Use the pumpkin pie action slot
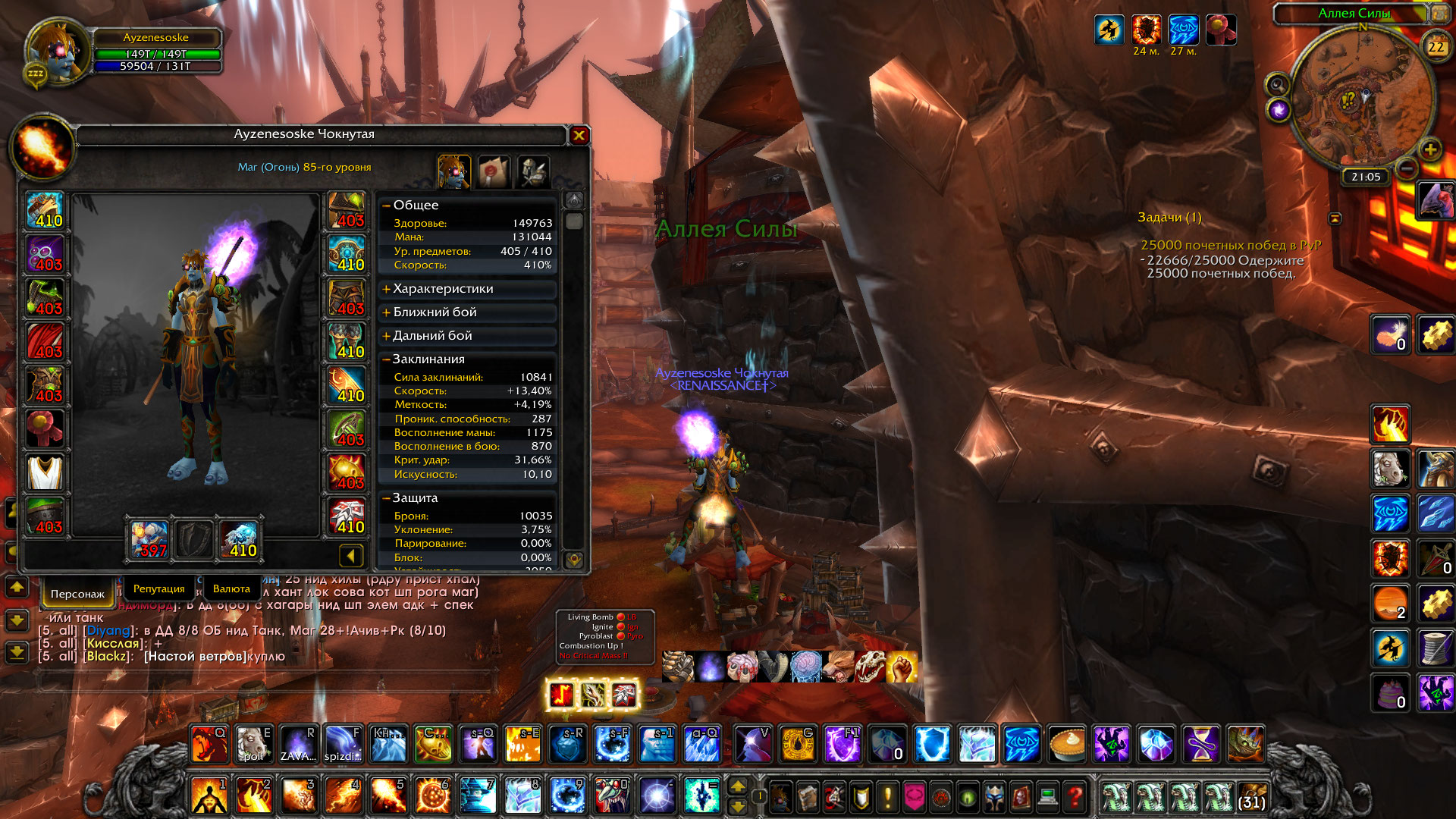Image resolution: width=1456 pixels, height=819 pixels. tap(1067, 745)
